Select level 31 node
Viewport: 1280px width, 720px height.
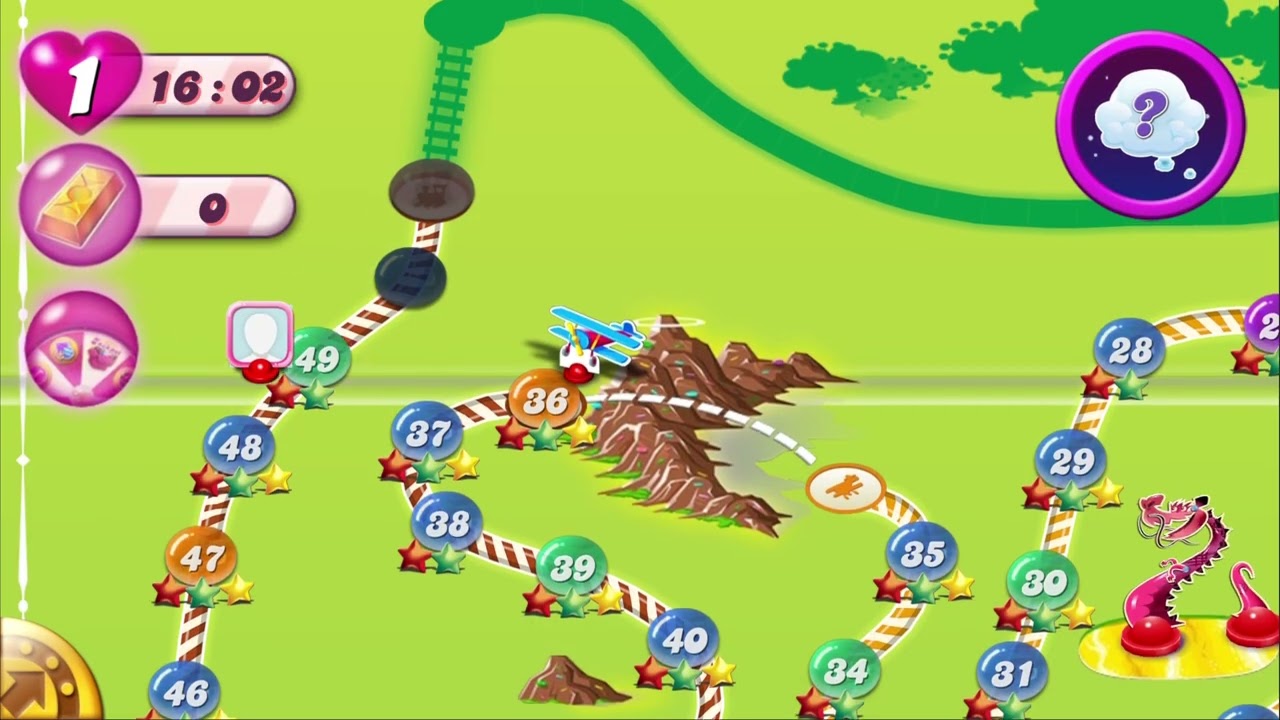(x=1011, y=675)
